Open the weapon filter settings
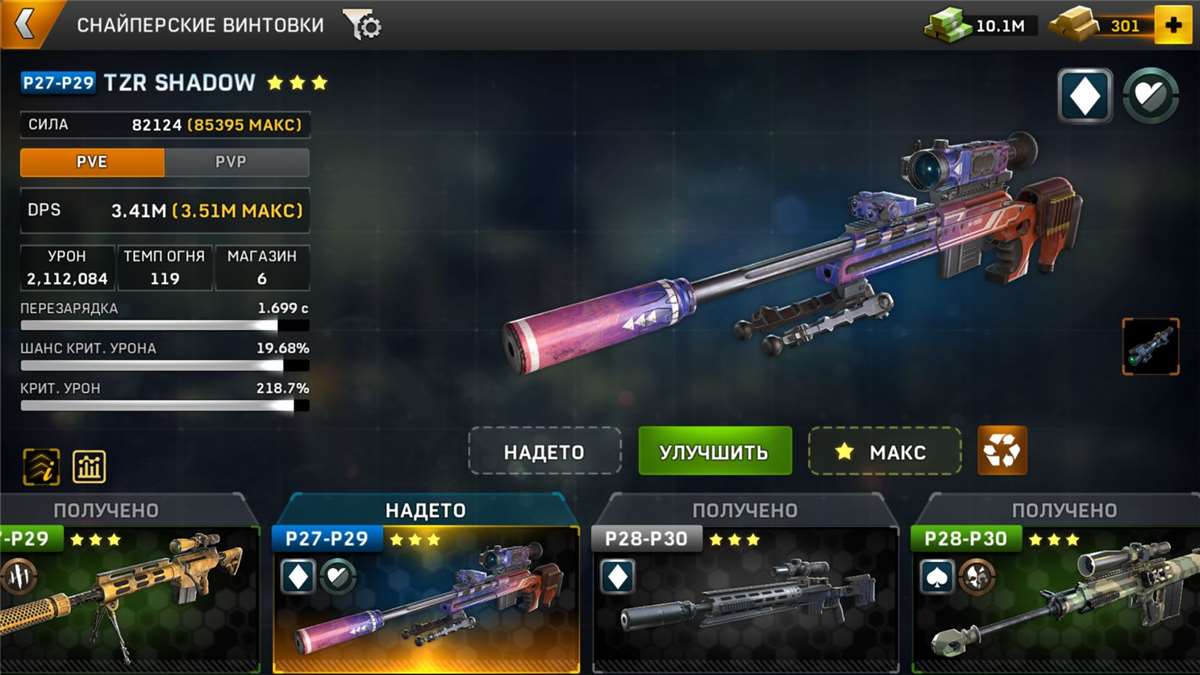1200x675 pixels. point(361,25)
